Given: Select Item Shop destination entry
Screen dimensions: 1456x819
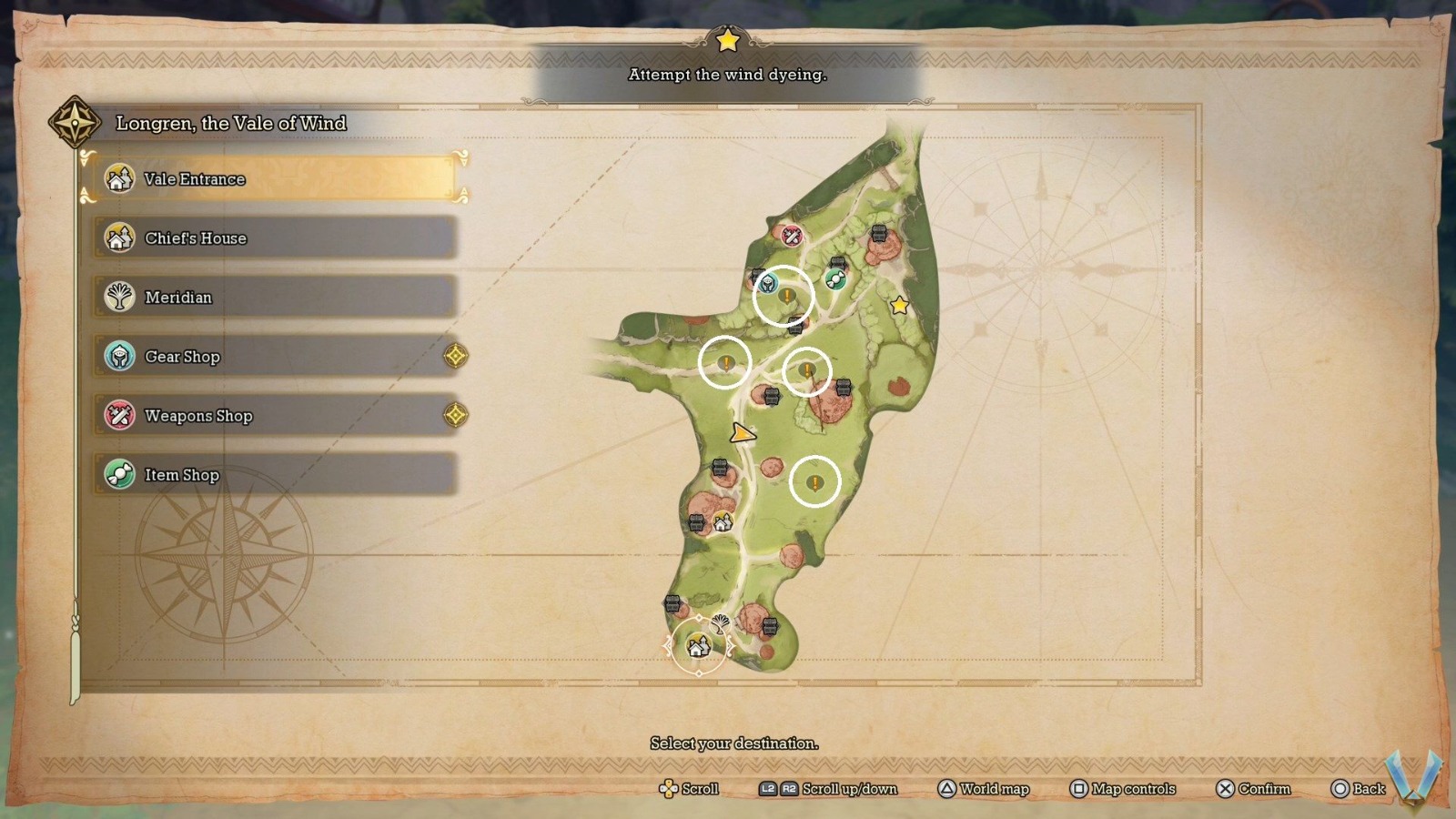Looking at the screenshot, I should (273, 475).
